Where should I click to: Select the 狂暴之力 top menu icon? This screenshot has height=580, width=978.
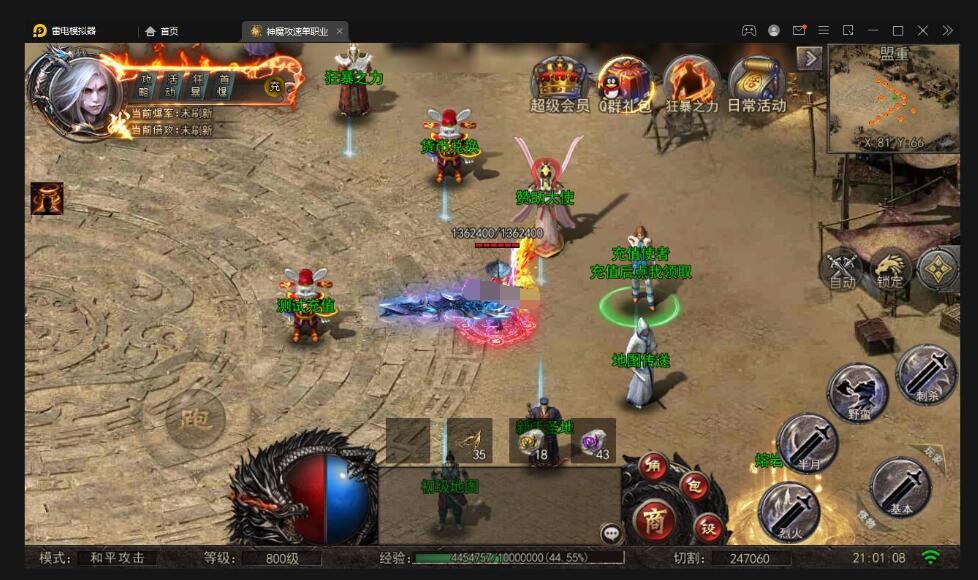[x=691, y=80]
